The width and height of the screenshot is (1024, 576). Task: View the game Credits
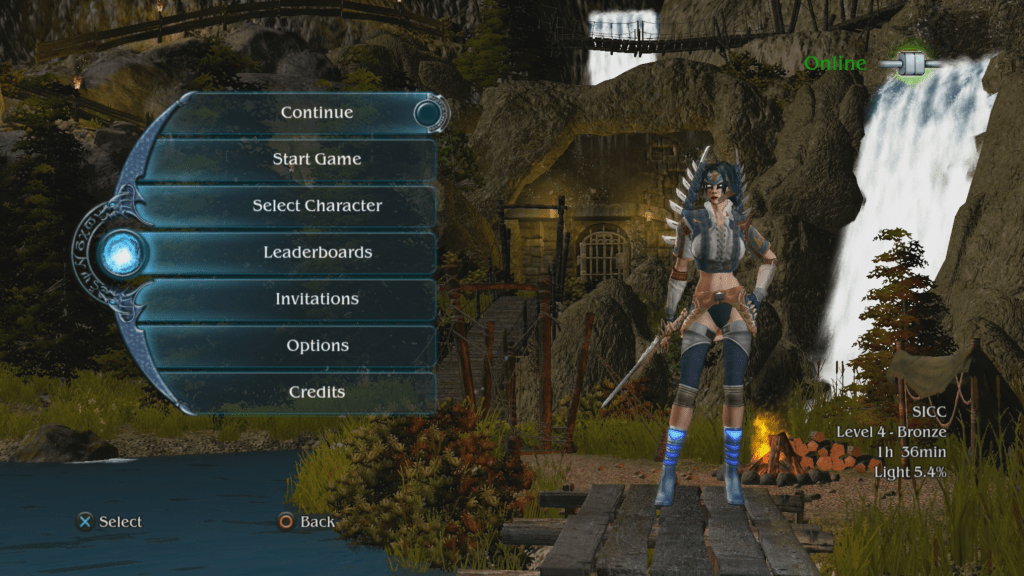[316, 392]
